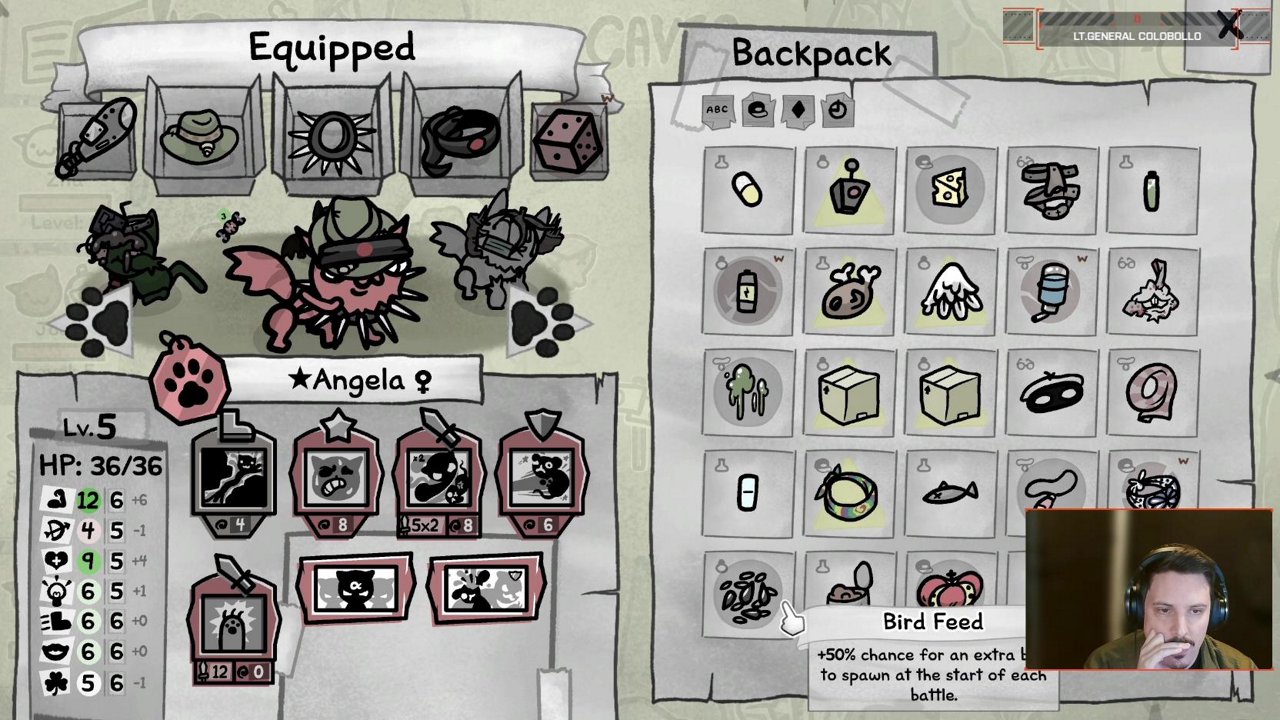Image resolution: width=1280 pixels, height=720 pixels.
Task: Select the green vial item
Action: coord(1151,190)
